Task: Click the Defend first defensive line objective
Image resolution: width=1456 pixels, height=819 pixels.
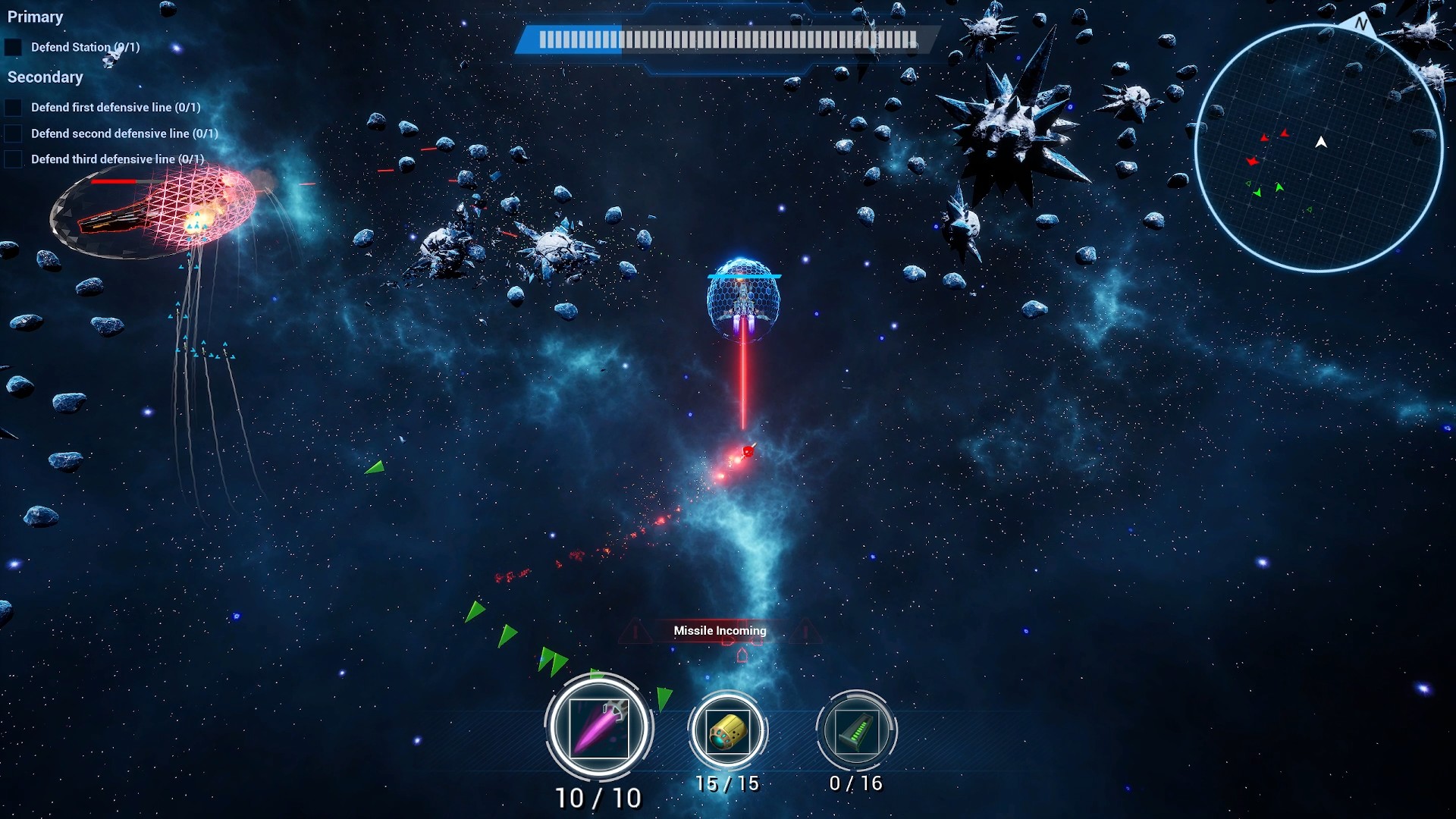Action: point(115,108)
